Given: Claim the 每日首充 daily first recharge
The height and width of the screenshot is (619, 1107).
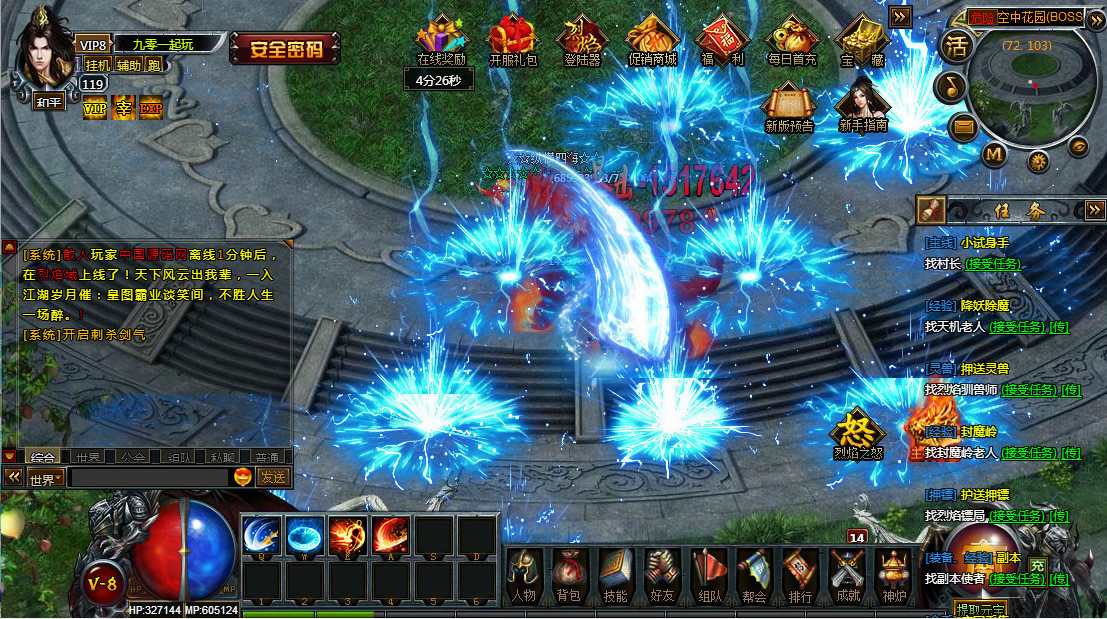Looking at the screenshot, I should point(792,39).
